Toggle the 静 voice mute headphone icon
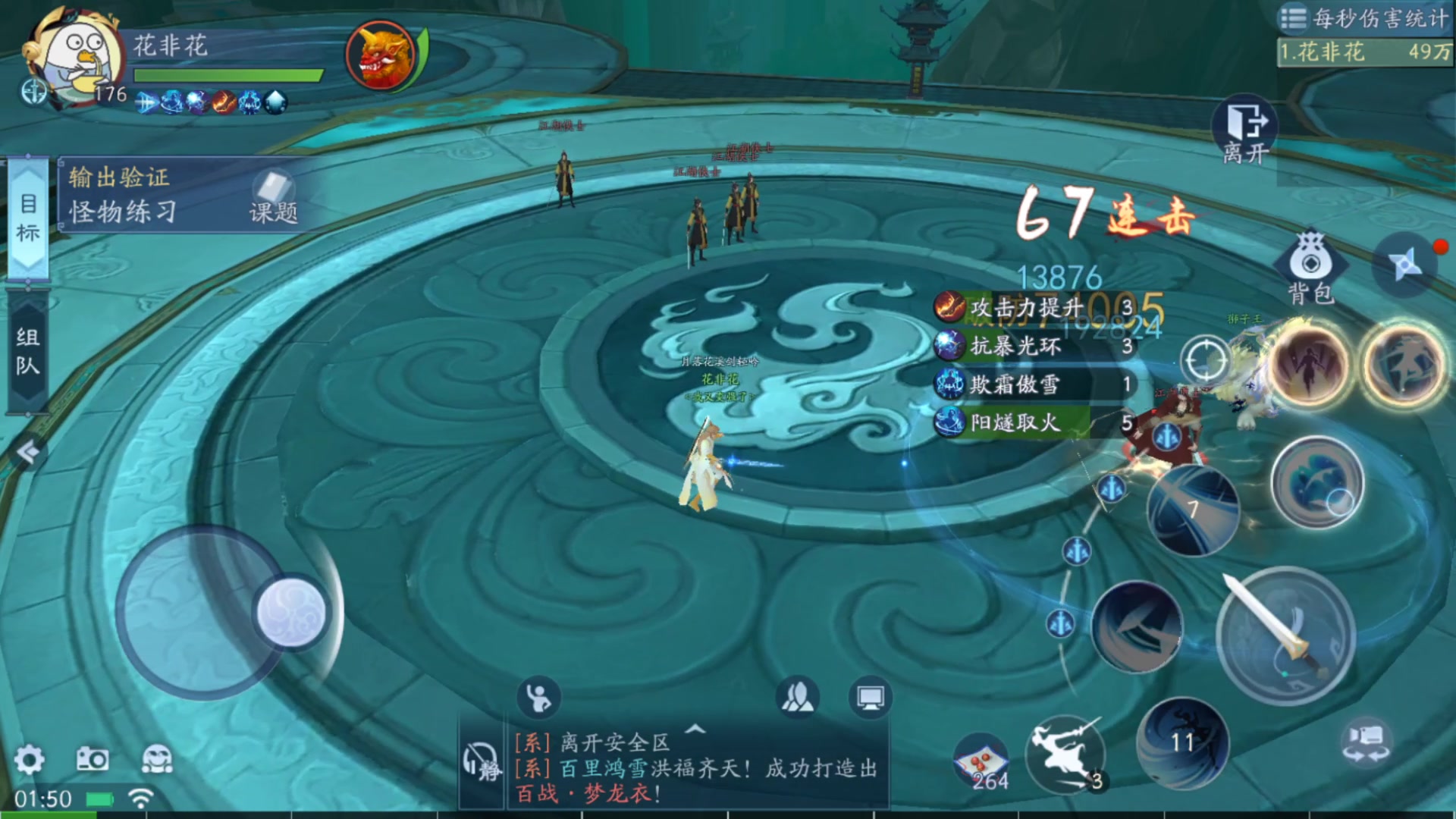1456x819 pixels. pyautogui.click(x=482, y=761)
